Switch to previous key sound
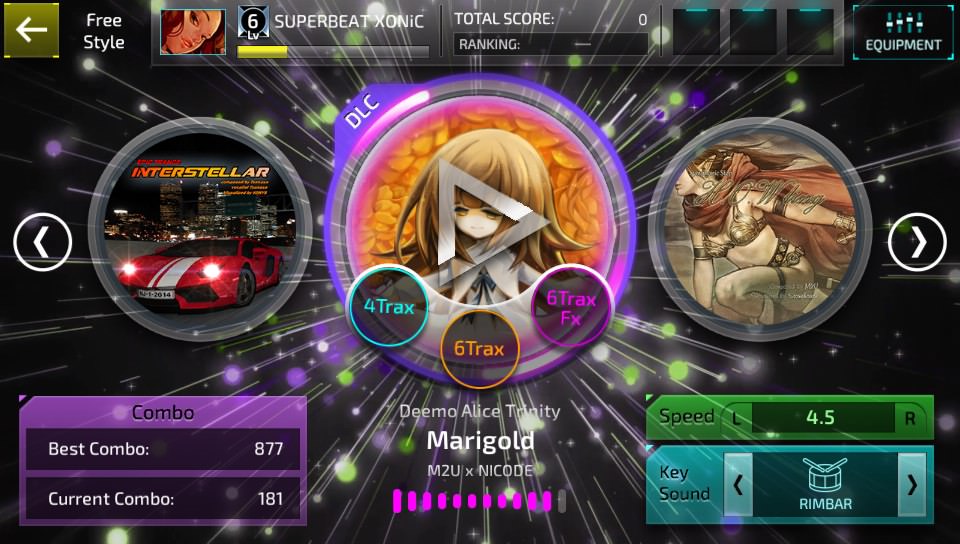This screenshot has width=960, height=544. tap(738, 485)
